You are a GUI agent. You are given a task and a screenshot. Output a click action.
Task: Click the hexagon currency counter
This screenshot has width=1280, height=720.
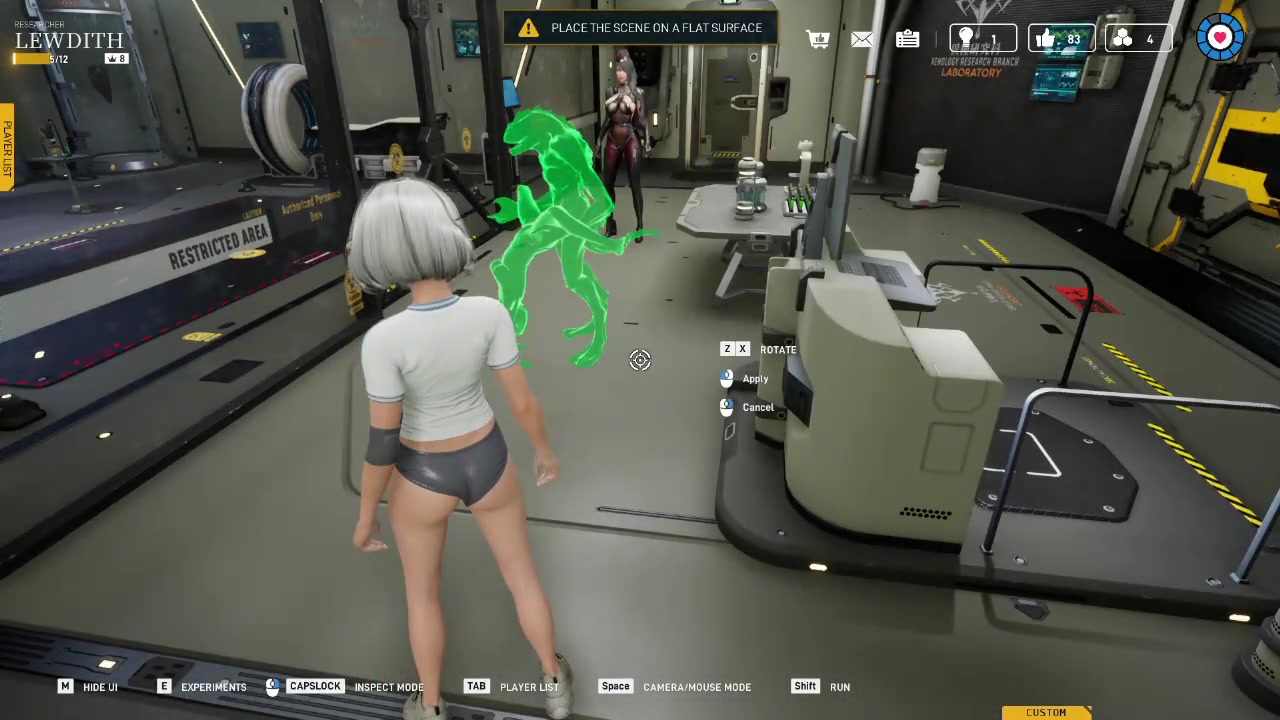[1138, 39]
